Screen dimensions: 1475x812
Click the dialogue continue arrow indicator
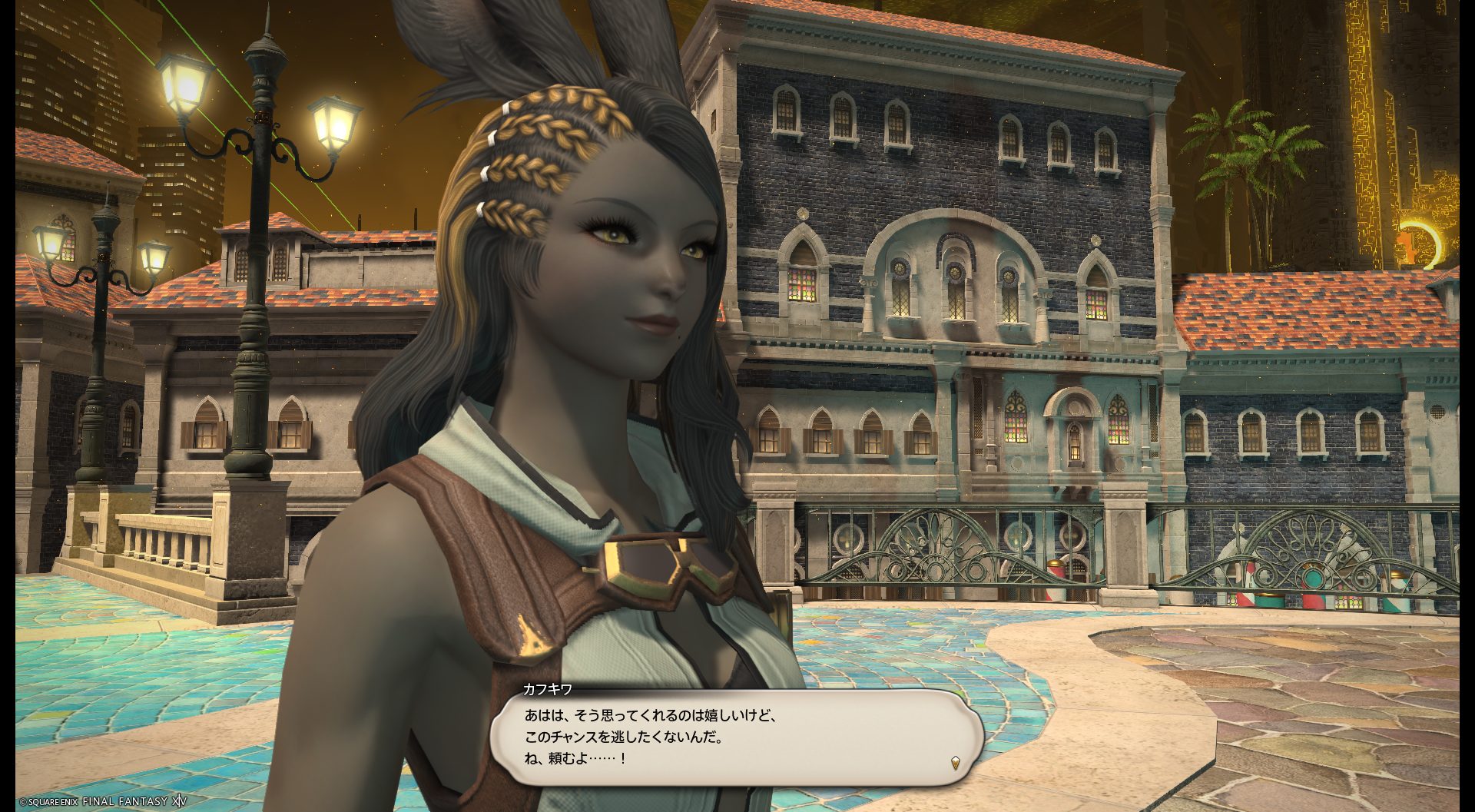[x=955, y=763]
